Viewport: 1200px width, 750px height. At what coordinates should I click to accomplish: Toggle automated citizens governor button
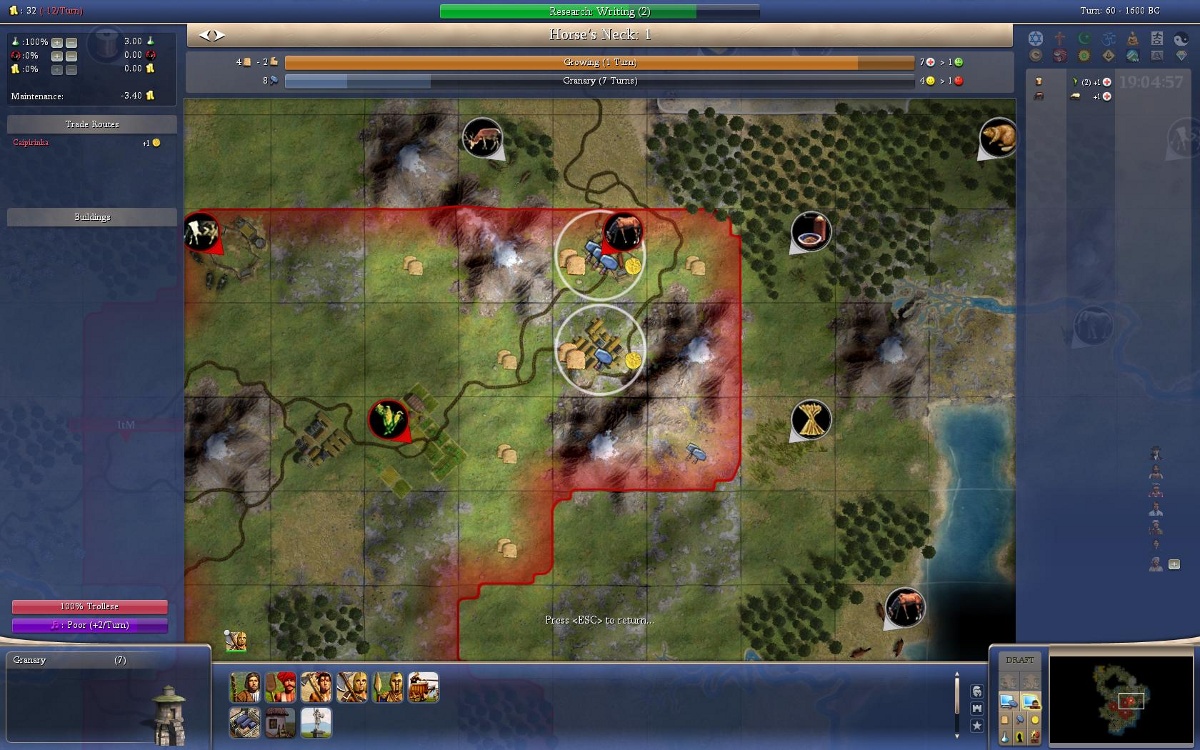pos(1030,700)
